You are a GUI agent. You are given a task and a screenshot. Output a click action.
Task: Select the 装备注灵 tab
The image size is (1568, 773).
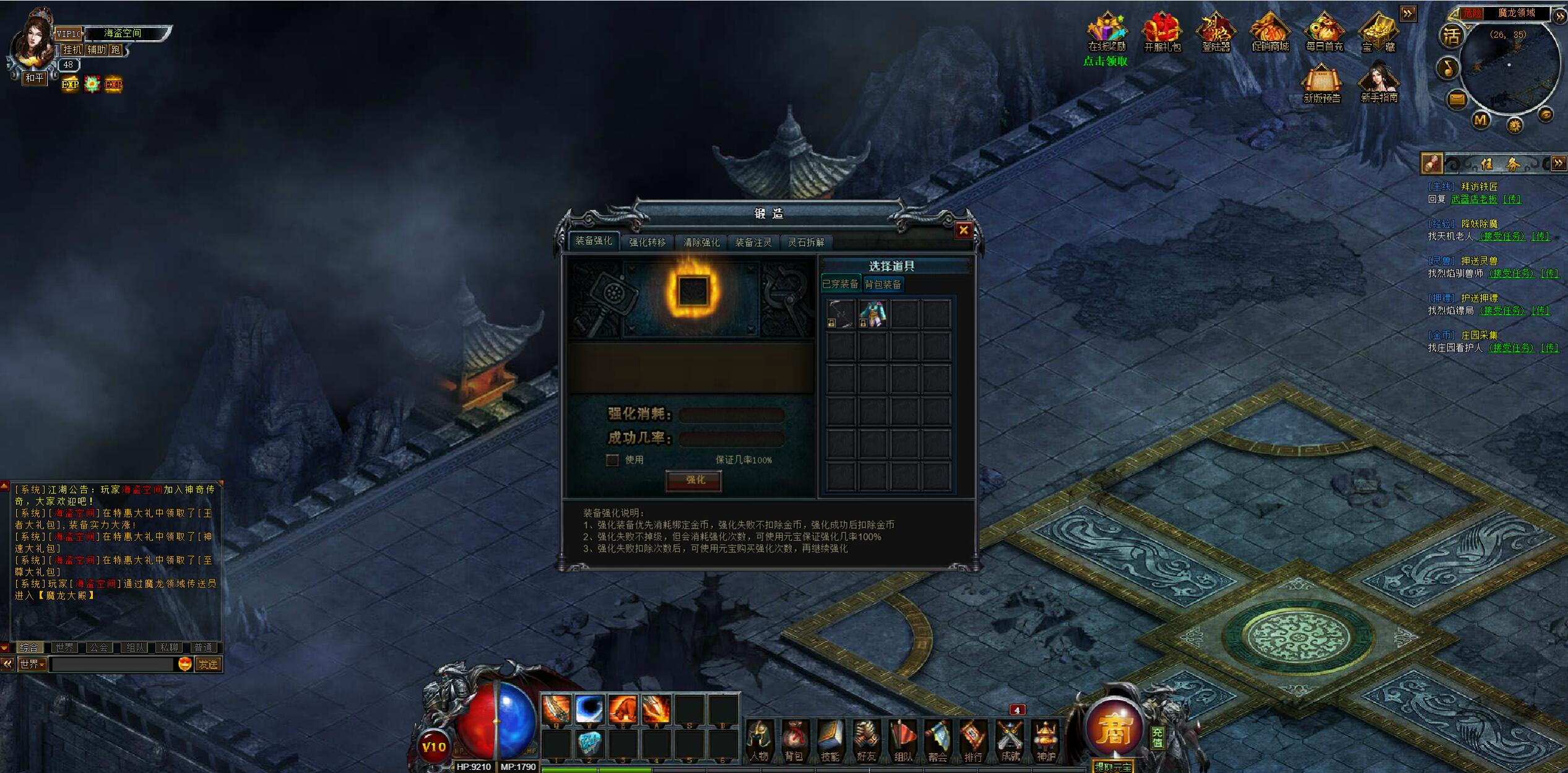(753, 242)
